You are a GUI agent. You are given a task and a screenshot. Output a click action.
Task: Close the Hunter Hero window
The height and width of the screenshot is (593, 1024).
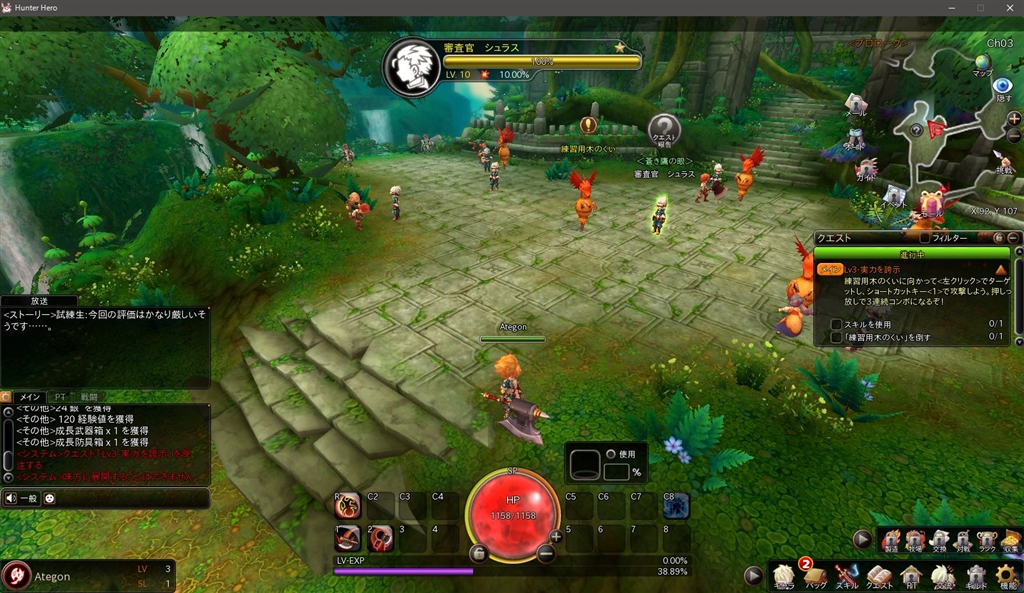(1005, 8)
